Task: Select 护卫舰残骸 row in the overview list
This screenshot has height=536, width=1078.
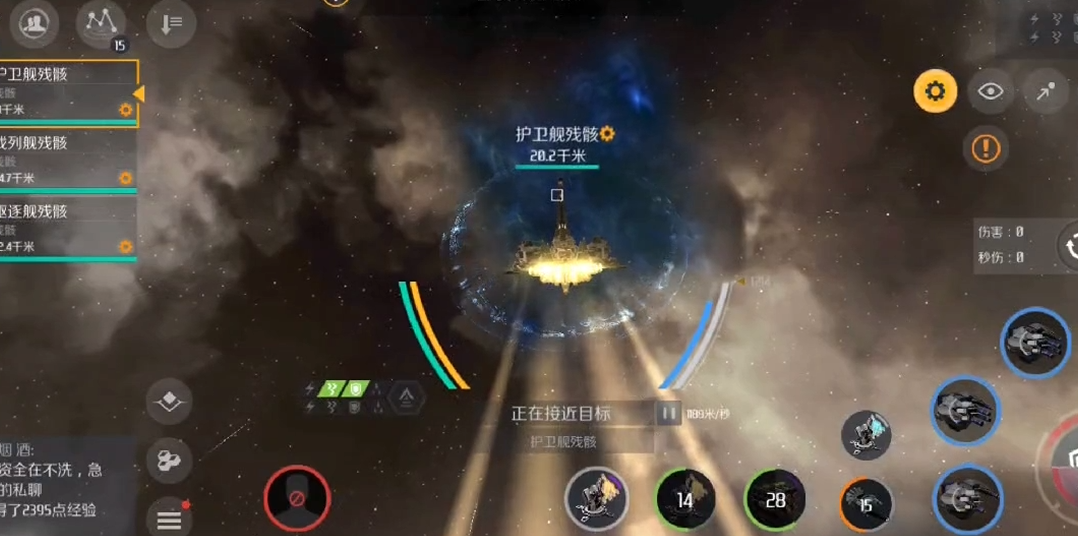Action: (65, 92)
